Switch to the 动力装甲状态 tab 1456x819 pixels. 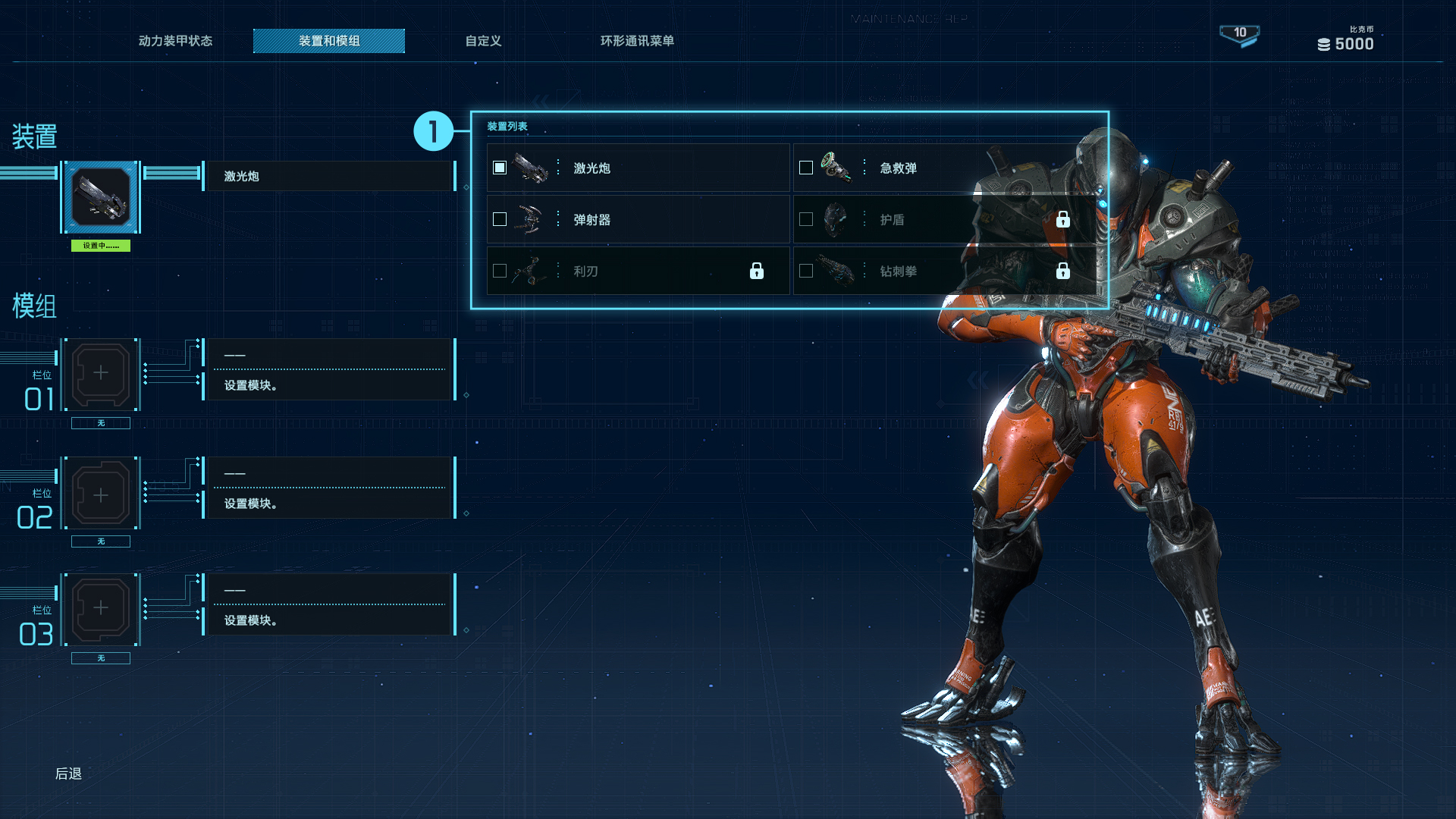tap(175, 41)
